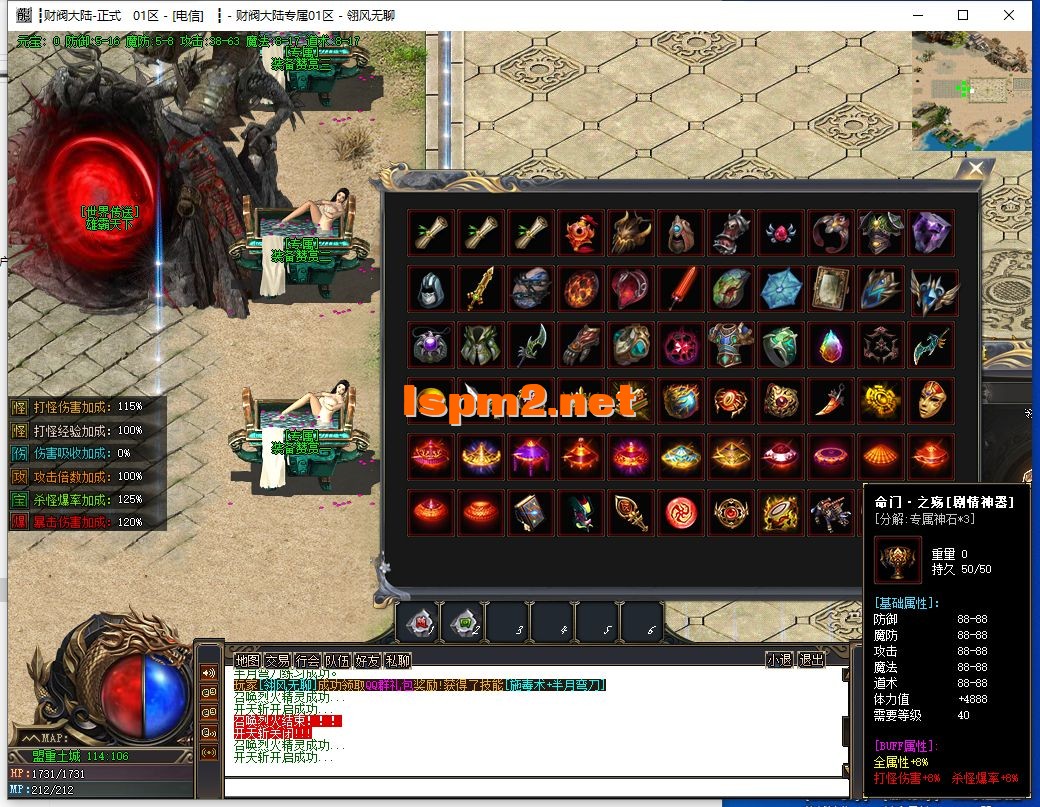Screen dimensions: 1040x807
Task: Select the red-and-gold mask item in the bag
Action: [932, 400]
